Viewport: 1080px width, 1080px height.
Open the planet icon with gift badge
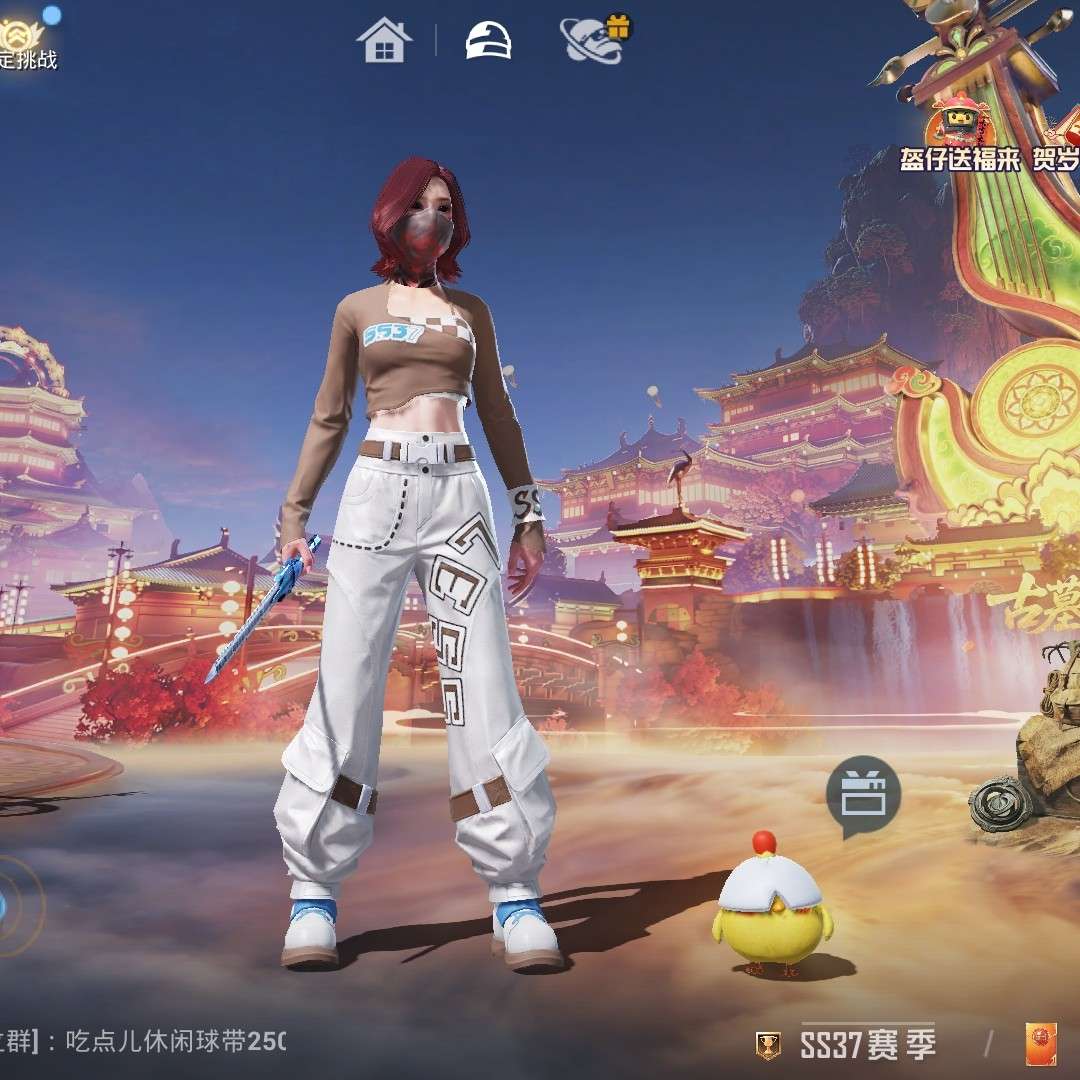pos(593,41)
